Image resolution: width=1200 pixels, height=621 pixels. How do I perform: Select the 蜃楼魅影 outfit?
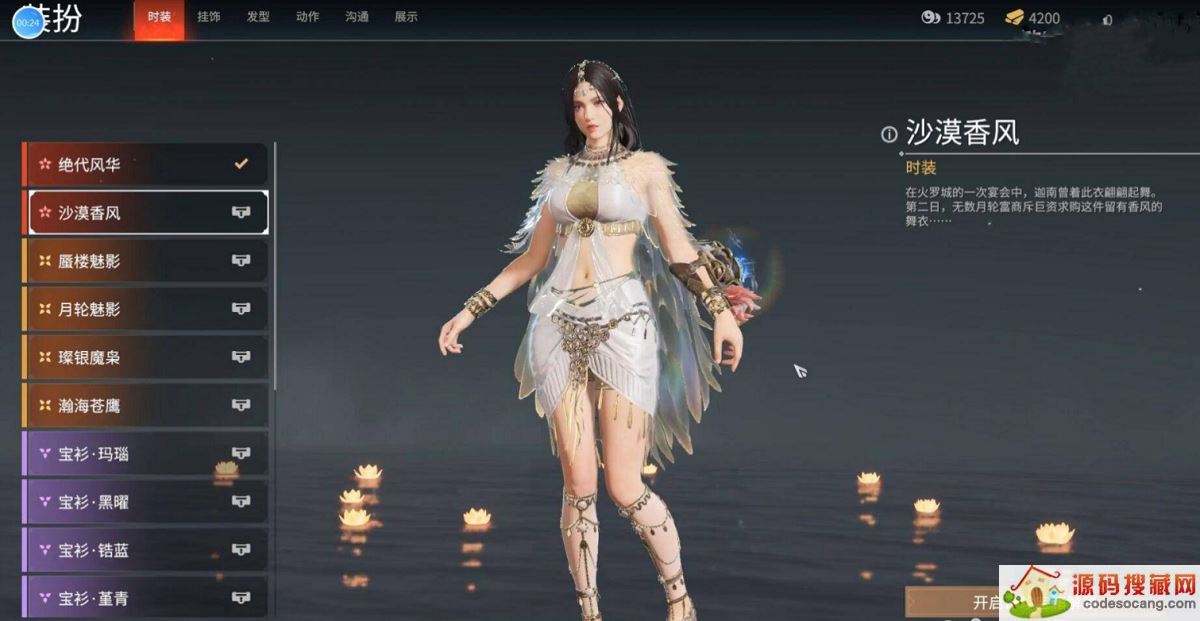tap(146, 260)
